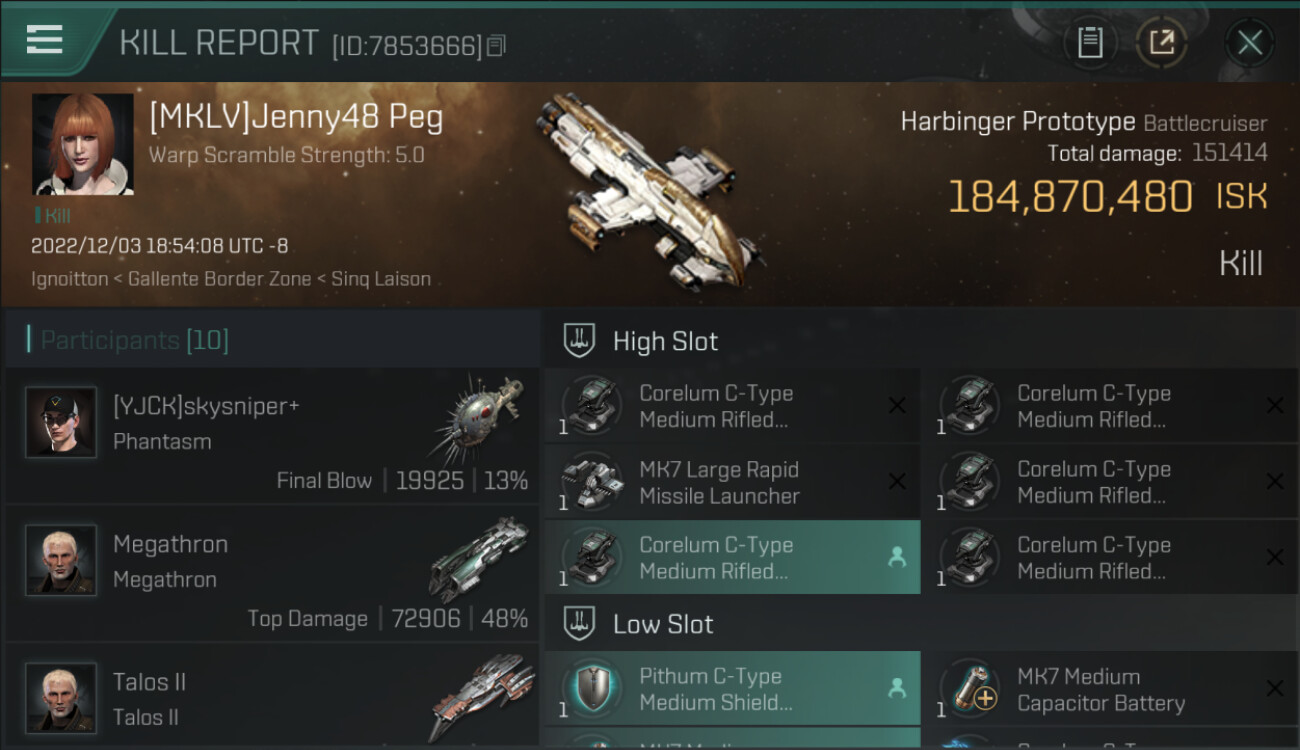Click the High Slot section header
1300x750 pixels.
click(665, 341)
